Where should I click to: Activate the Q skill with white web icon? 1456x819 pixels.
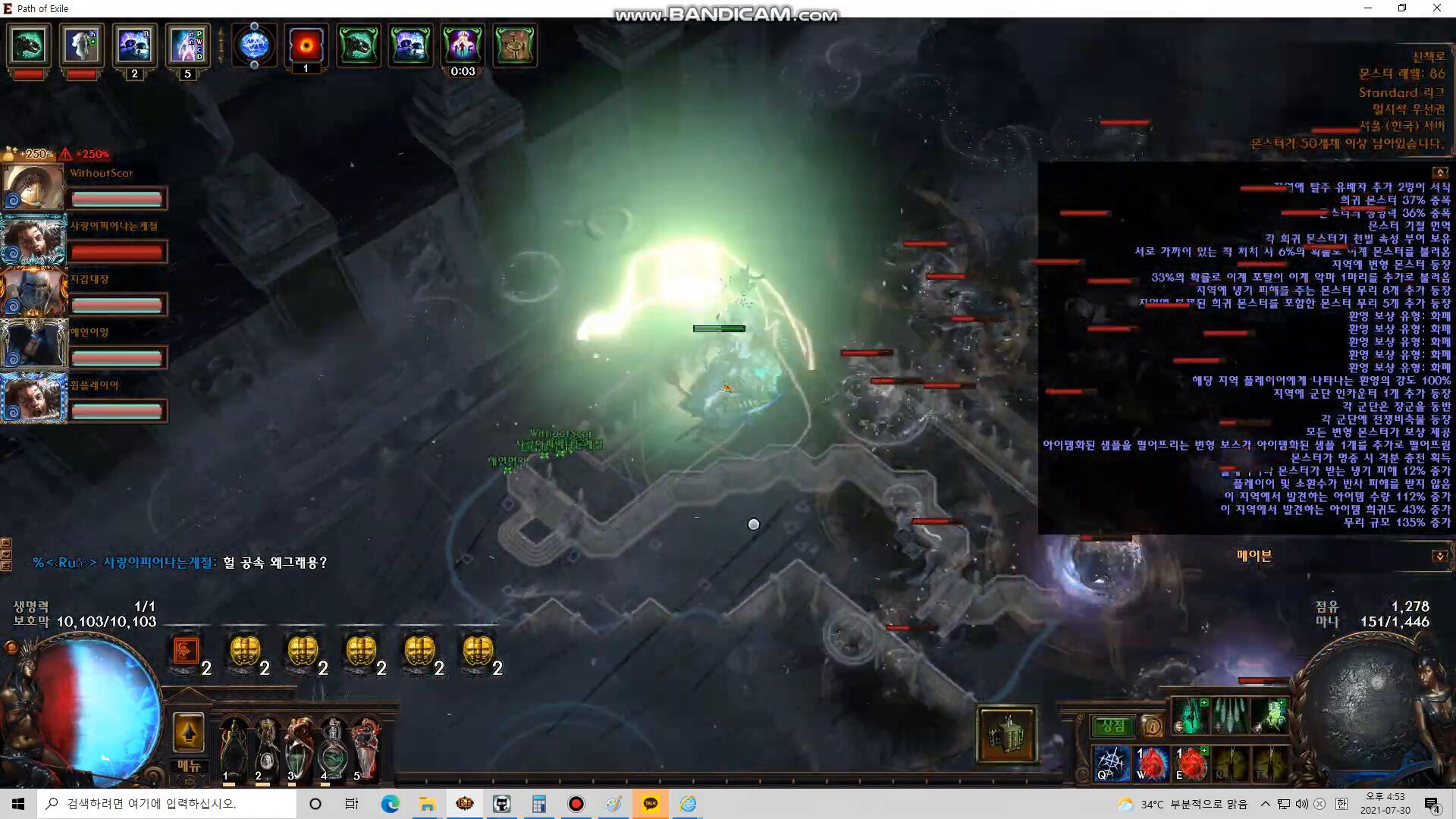[1112, 763]
